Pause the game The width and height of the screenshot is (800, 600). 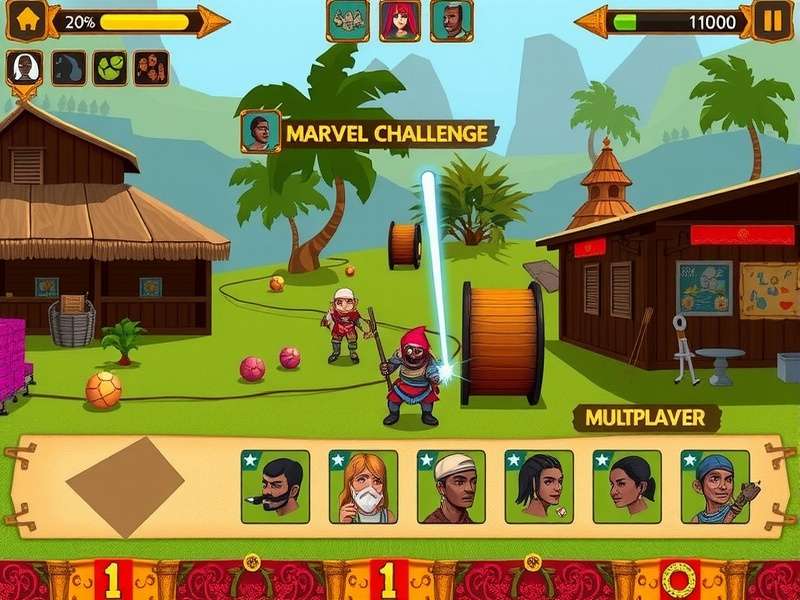[x=772, y=21]
